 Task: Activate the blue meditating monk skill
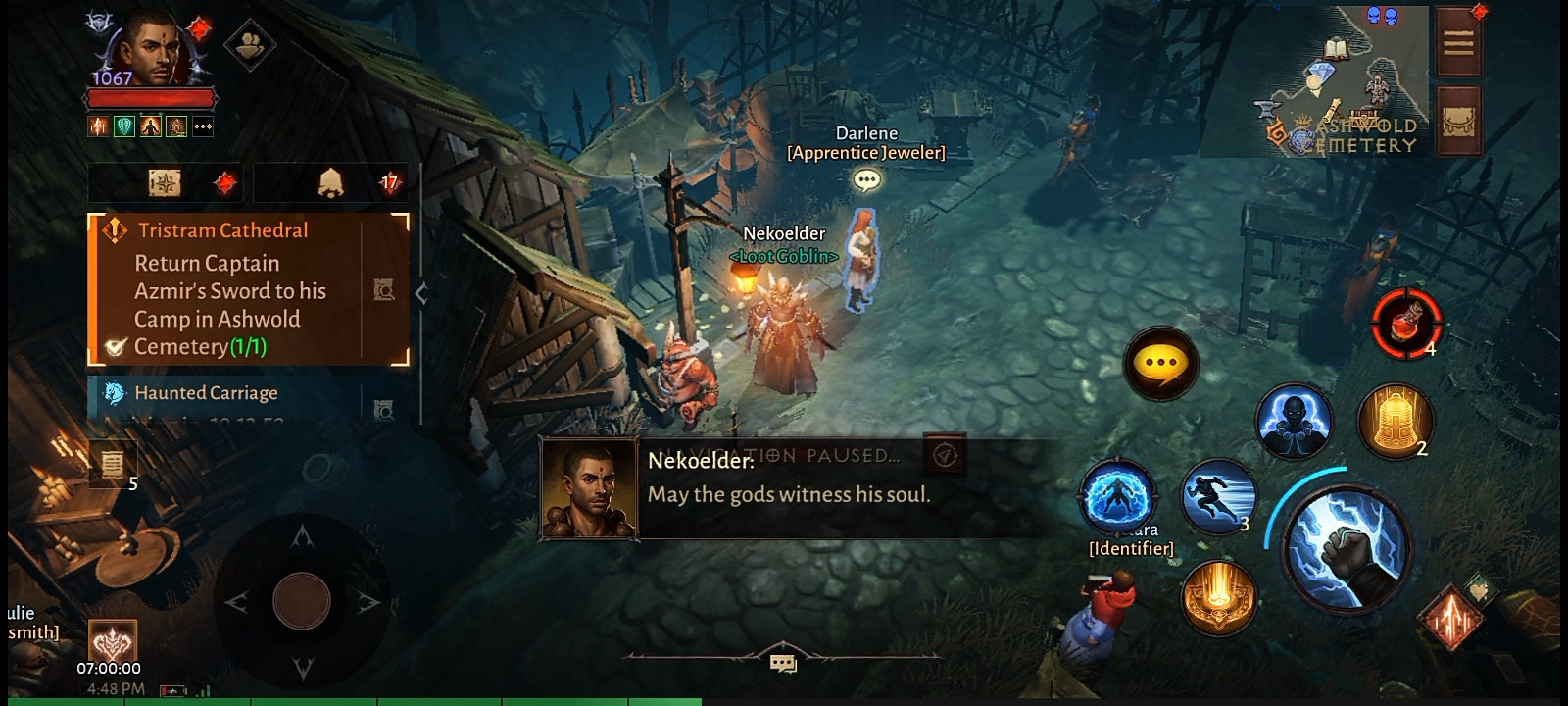[x=1294, y=422]
